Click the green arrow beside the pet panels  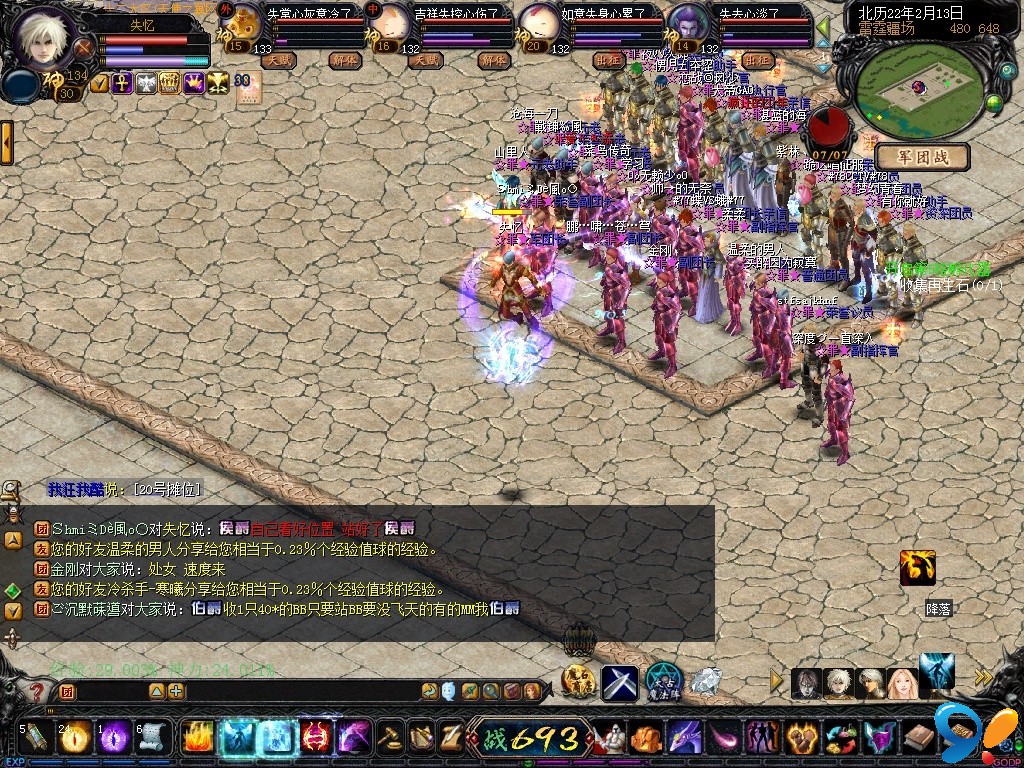coord(822,27)
